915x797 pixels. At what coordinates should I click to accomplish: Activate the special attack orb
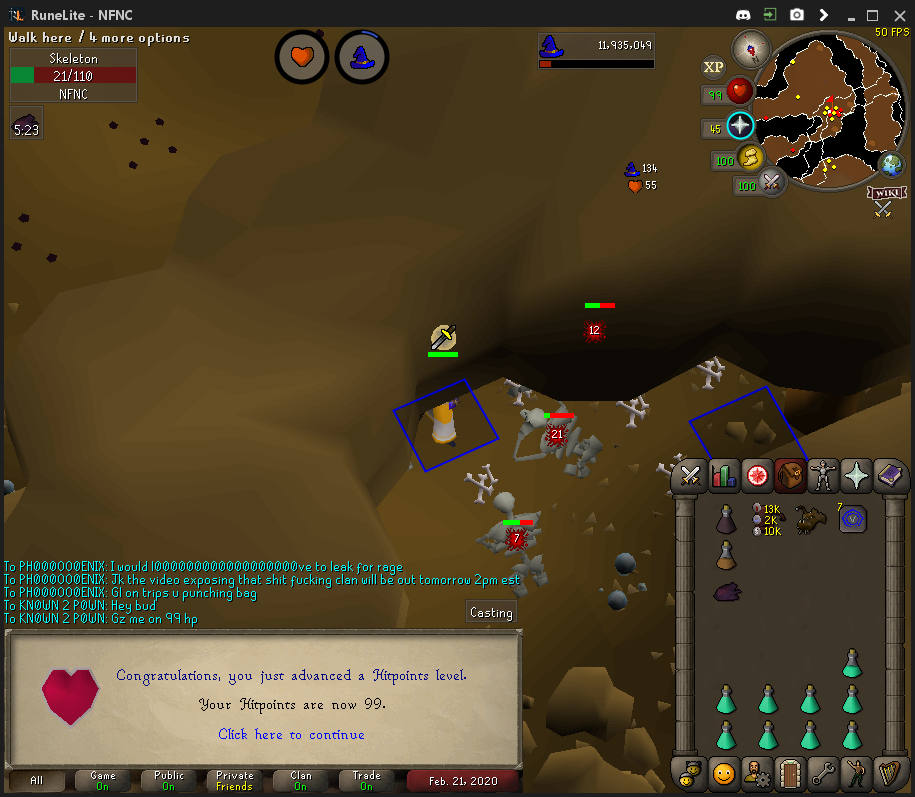pos(771,183)
